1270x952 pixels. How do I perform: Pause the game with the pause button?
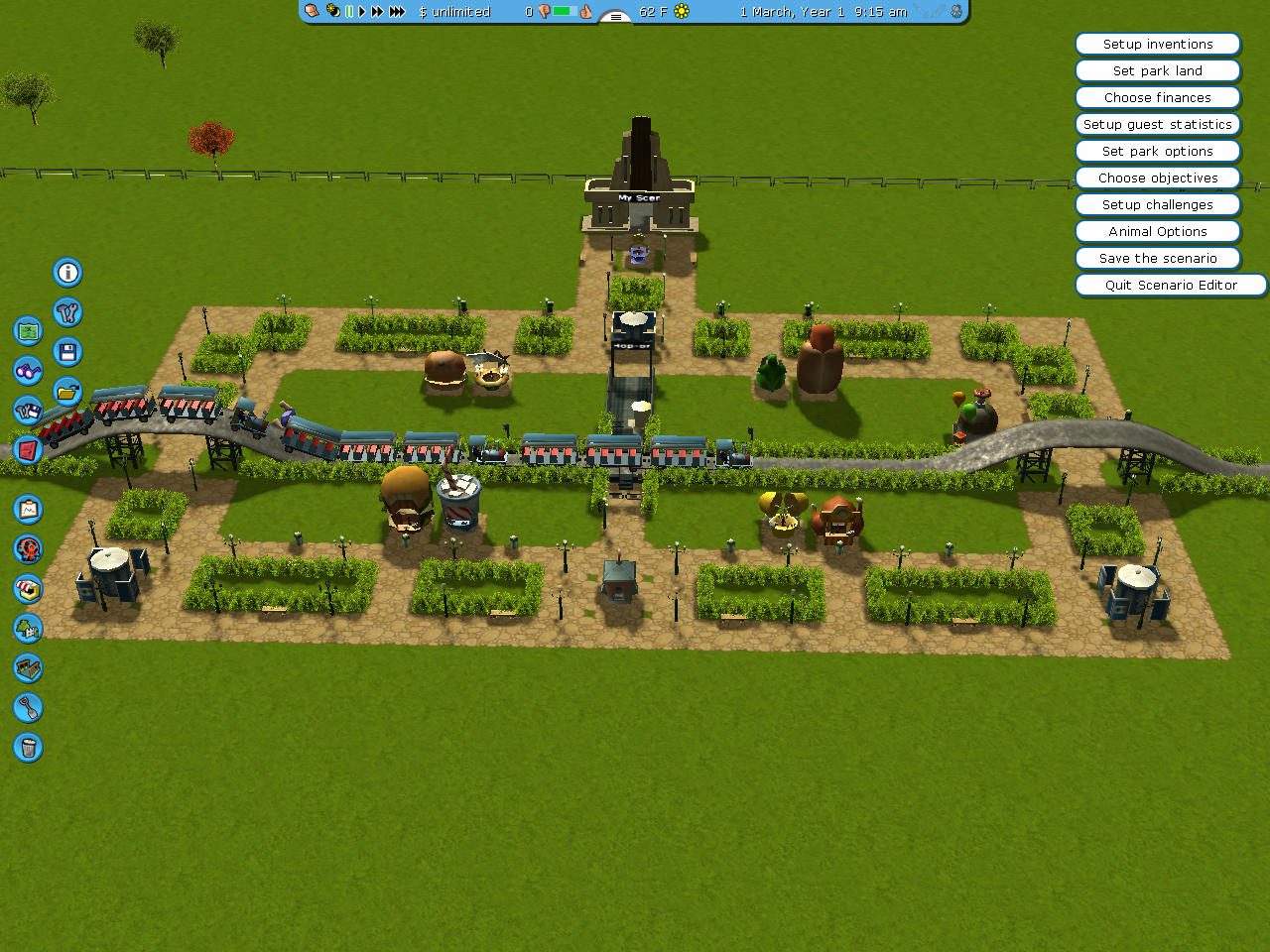click(x=349, y=12)
